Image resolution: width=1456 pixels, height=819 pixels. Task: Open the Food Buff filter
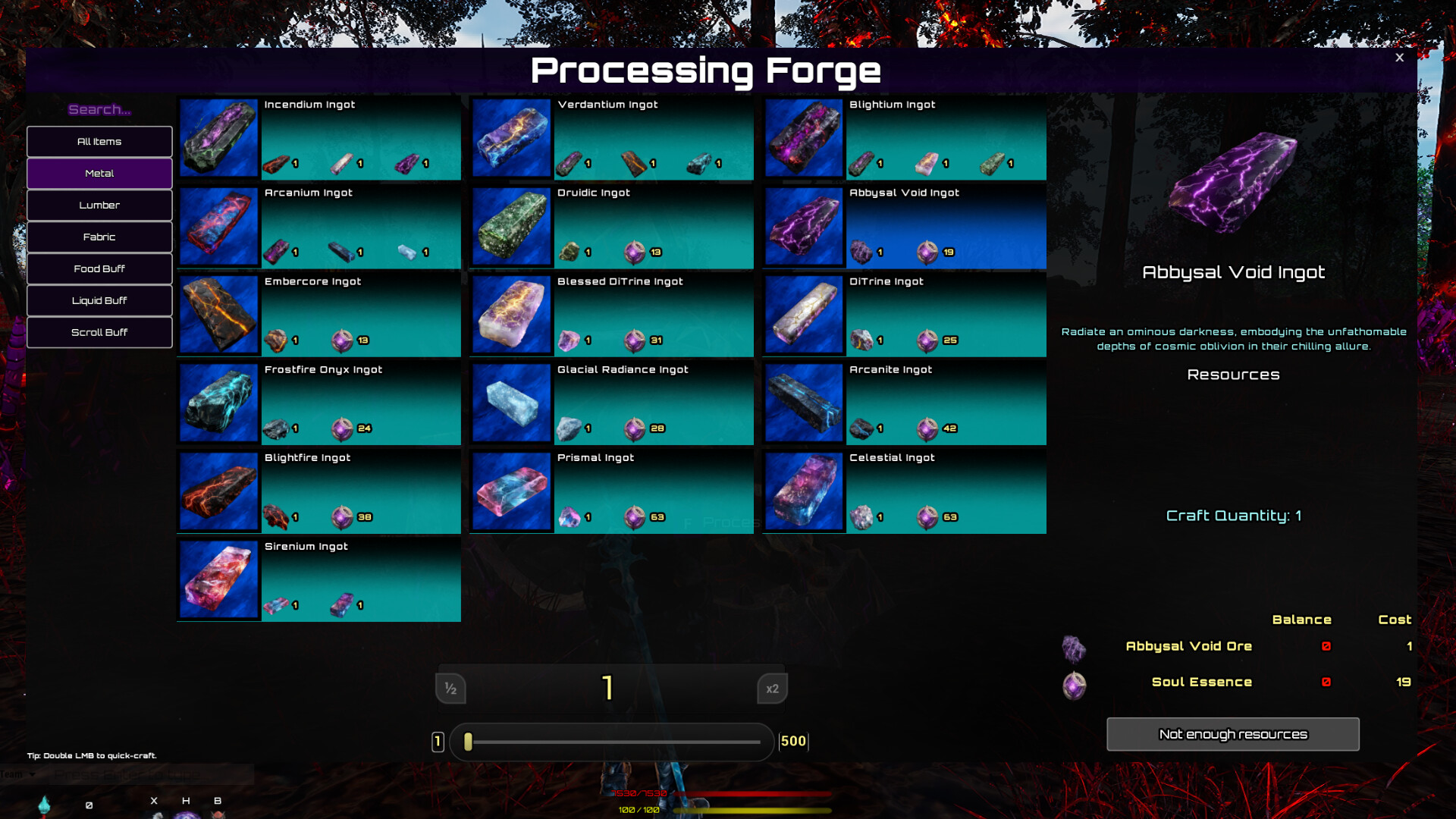click(99, 268)
